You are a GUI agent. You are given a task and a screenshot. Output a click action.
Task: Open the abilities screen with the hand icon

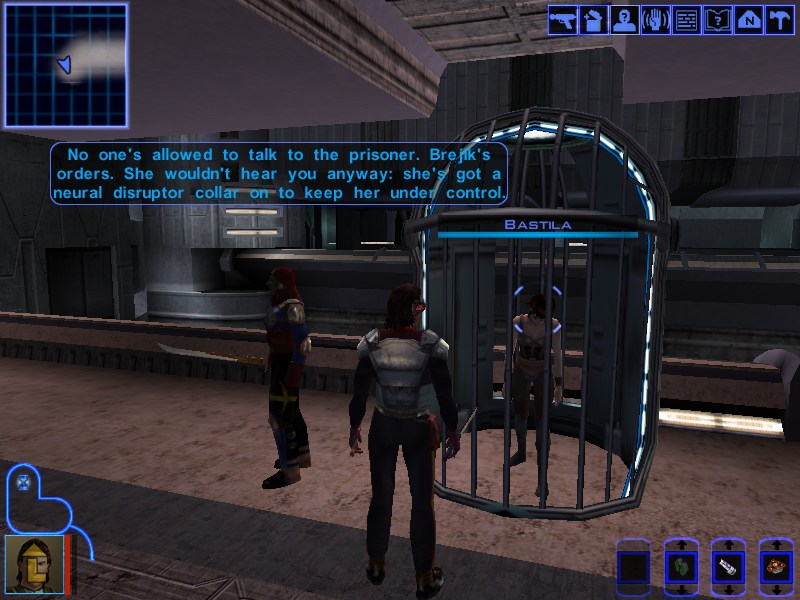coord(655,21)
